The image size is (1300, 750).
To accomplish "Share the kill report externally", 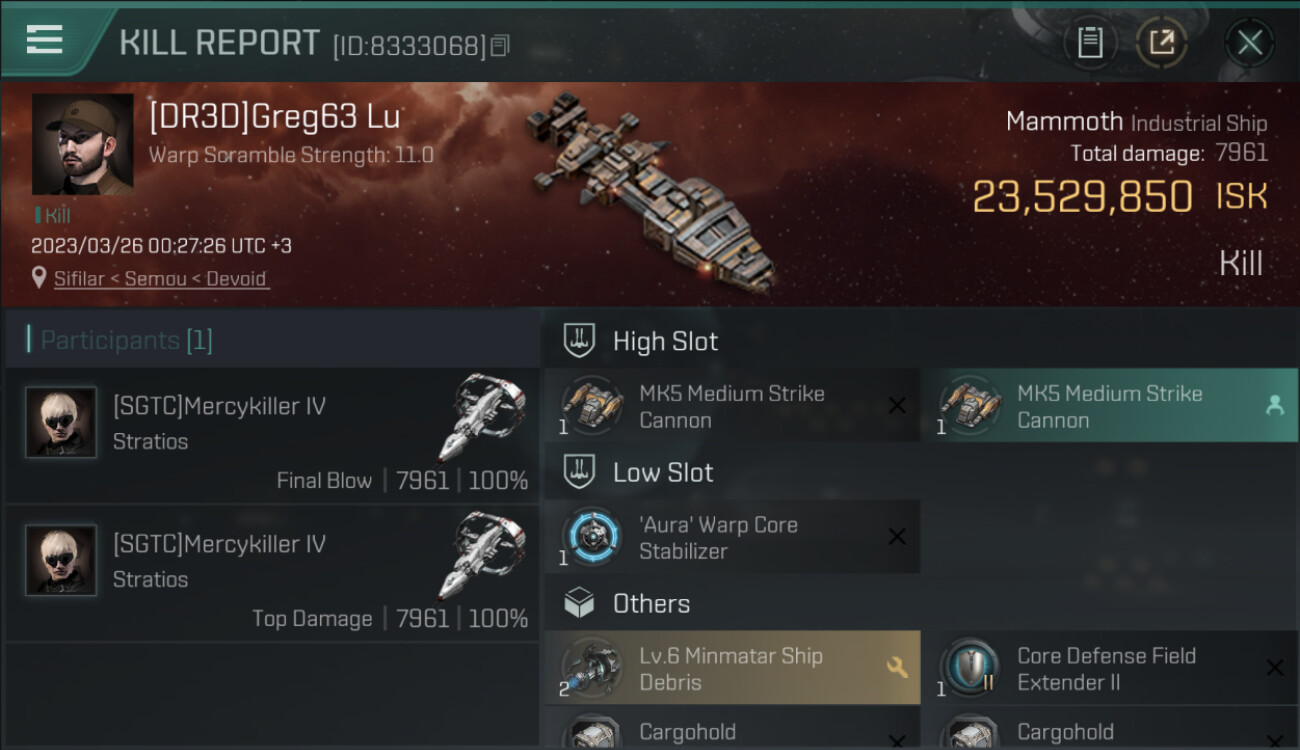I will (x=1161, y=42).
